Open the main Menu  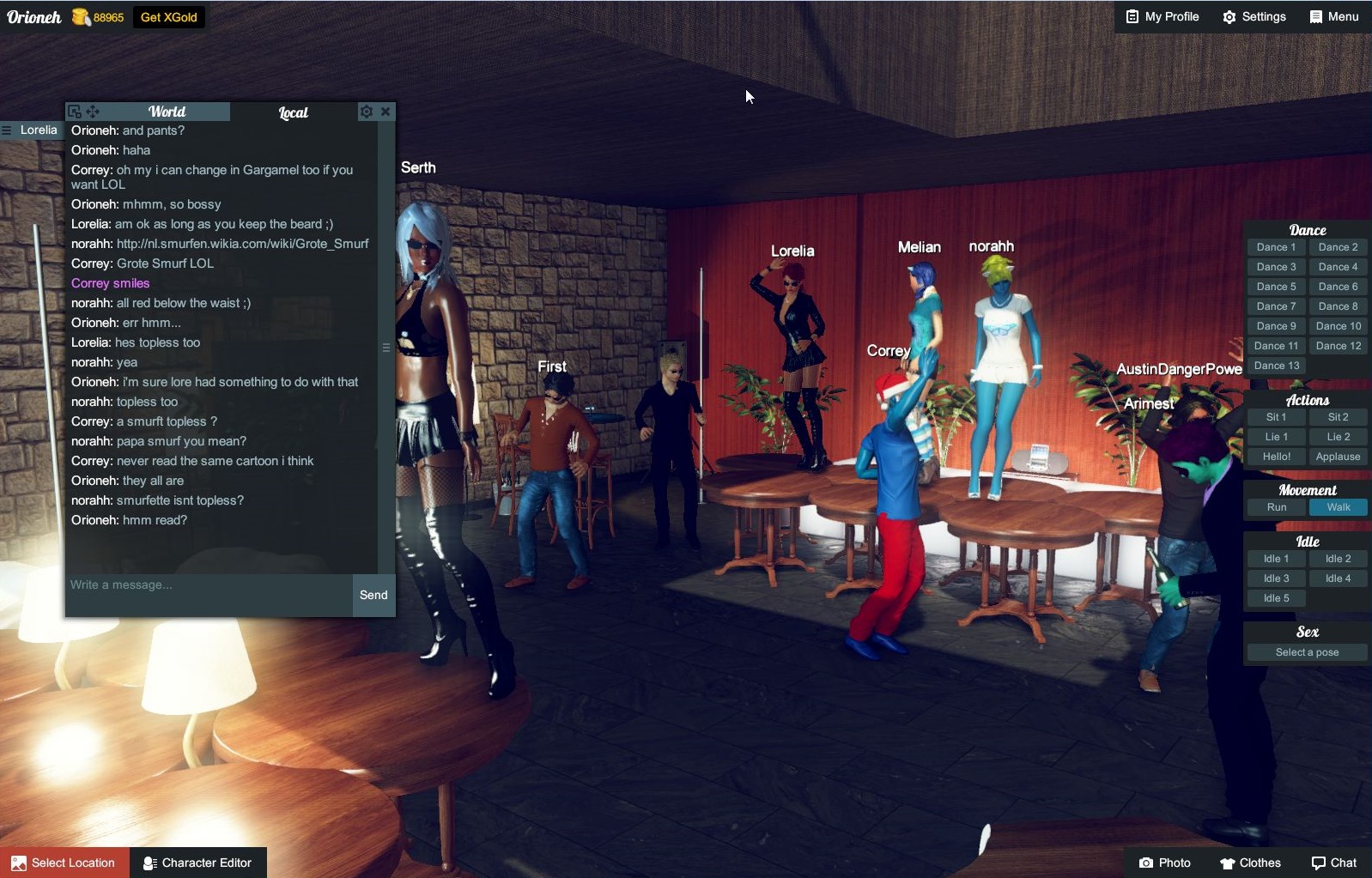[x=1334, y=16]
